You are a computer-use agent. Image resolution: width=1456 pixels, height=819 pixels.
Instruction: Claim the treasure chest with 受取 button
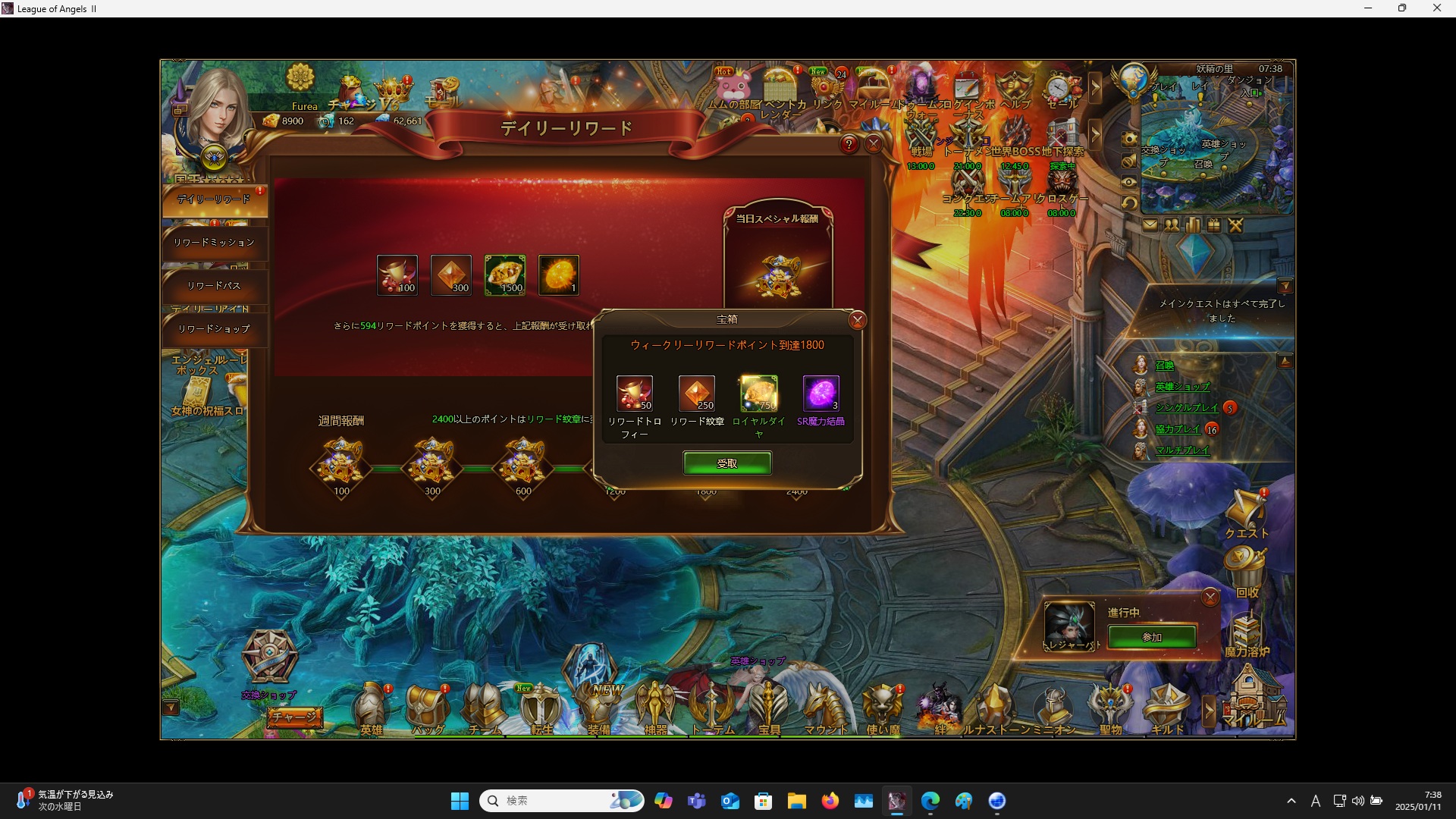(x=727, y=463)
